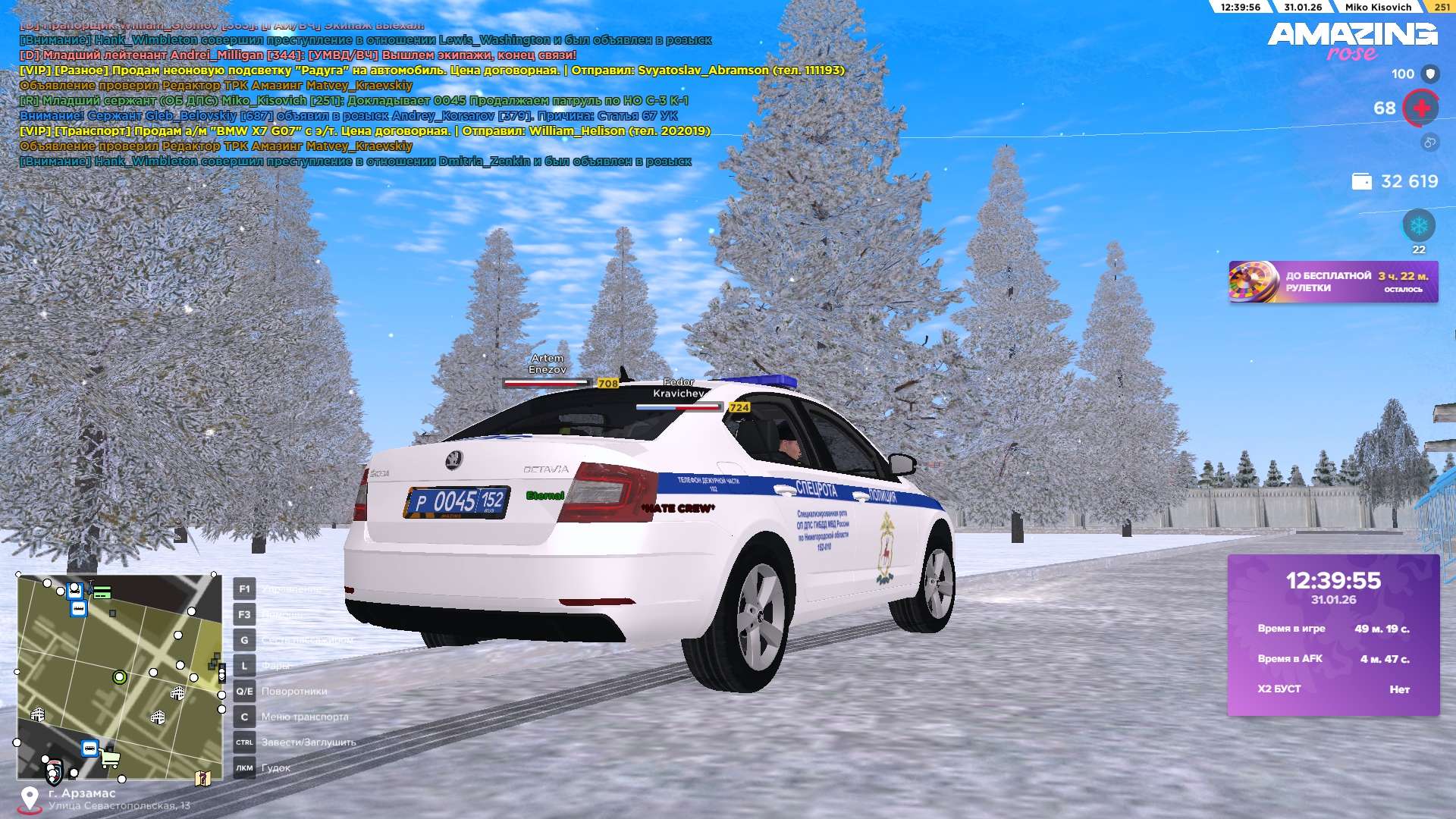Select the shopping cart marker on minimap

[110, 758]
